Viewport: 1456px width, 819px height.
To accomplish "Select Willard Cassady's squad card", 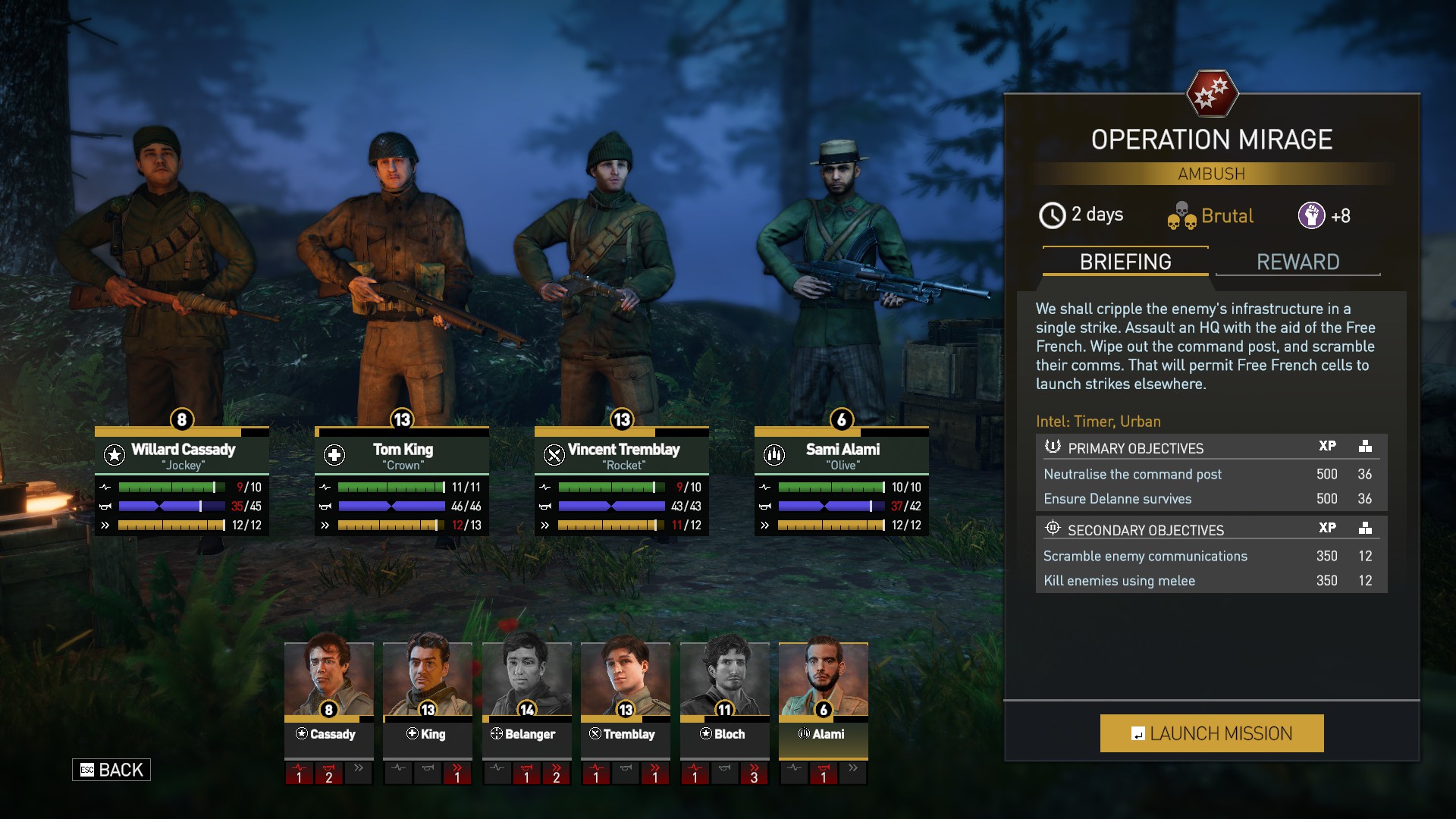I will point(182,456).
